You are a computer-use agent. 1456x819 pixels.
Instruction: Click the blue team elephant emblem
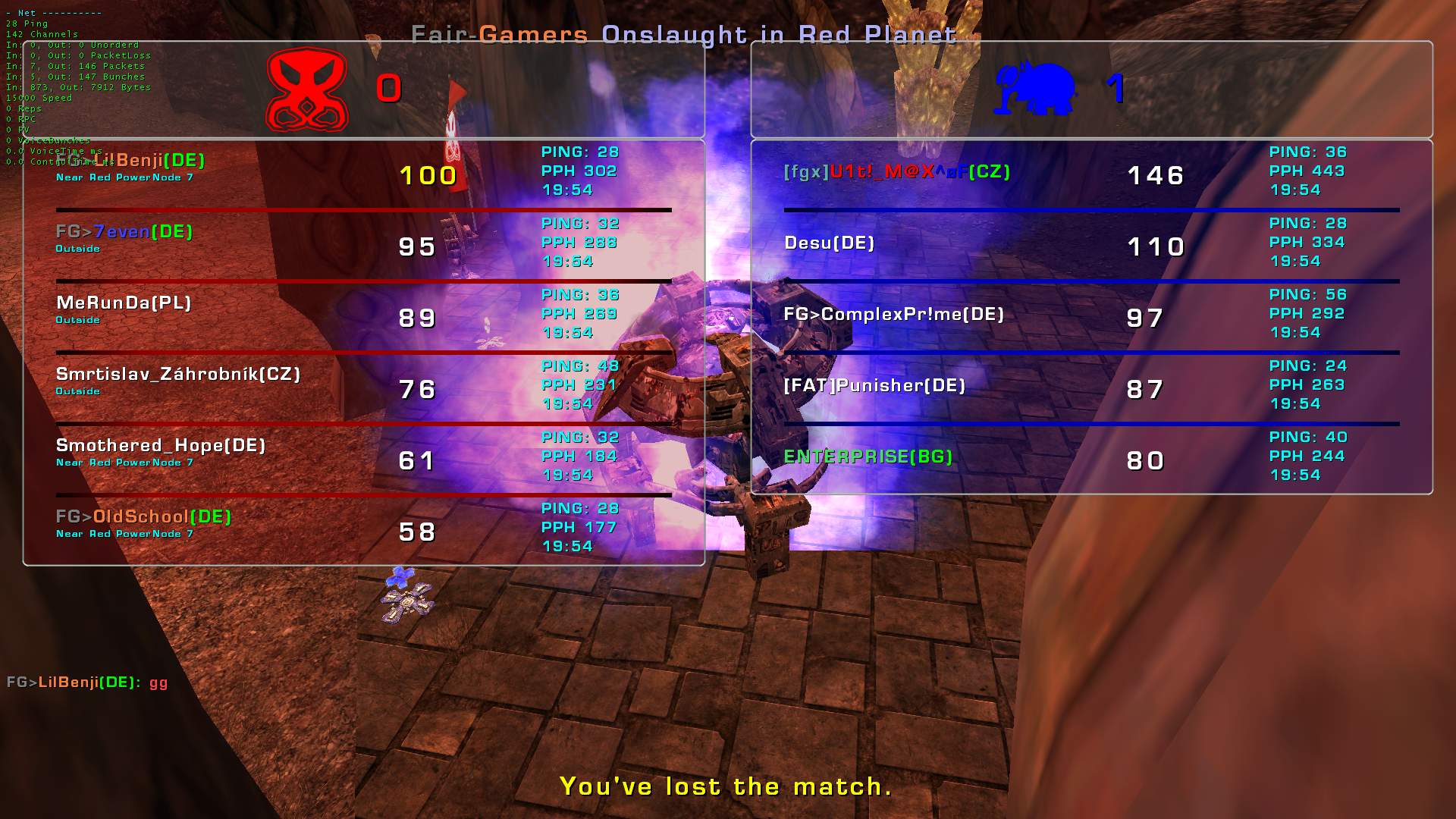click(x=1035, y=89)
